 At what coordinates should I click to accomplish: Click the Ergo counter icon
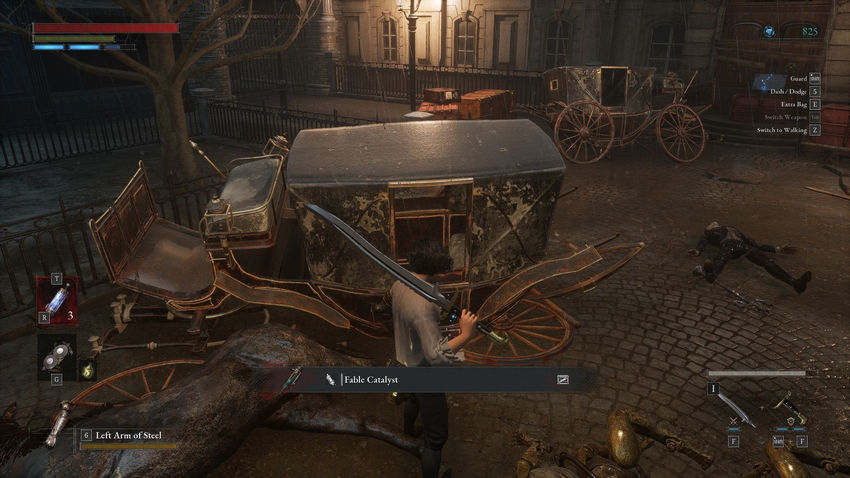point(769,32)
